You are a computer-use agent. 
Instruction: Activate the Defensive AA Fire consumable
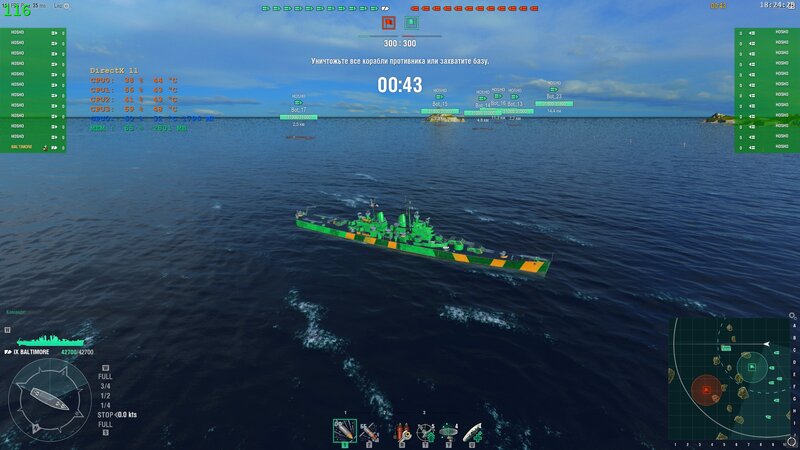click(x=426, y=431)
